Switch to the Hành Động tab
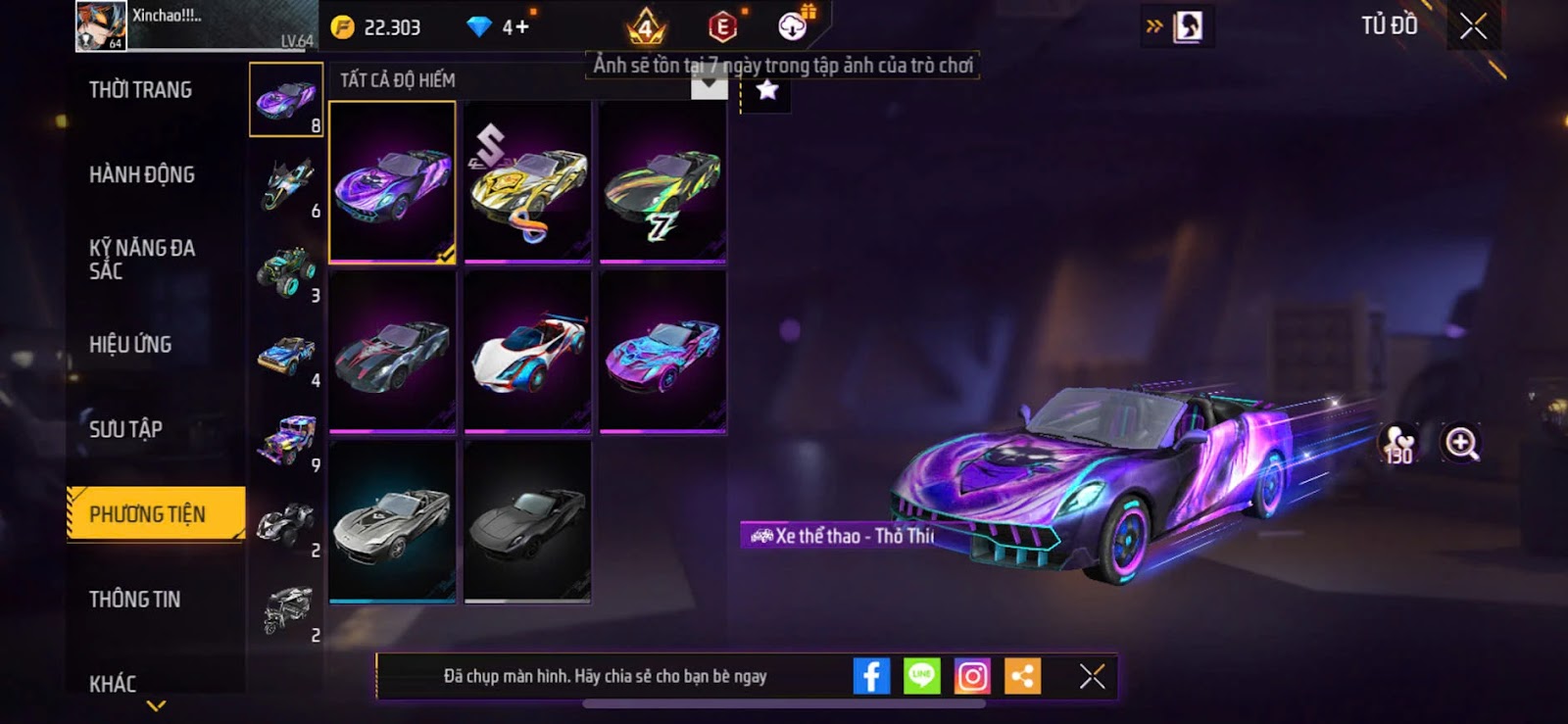The image size is (1568, 724). coord(142,174)
